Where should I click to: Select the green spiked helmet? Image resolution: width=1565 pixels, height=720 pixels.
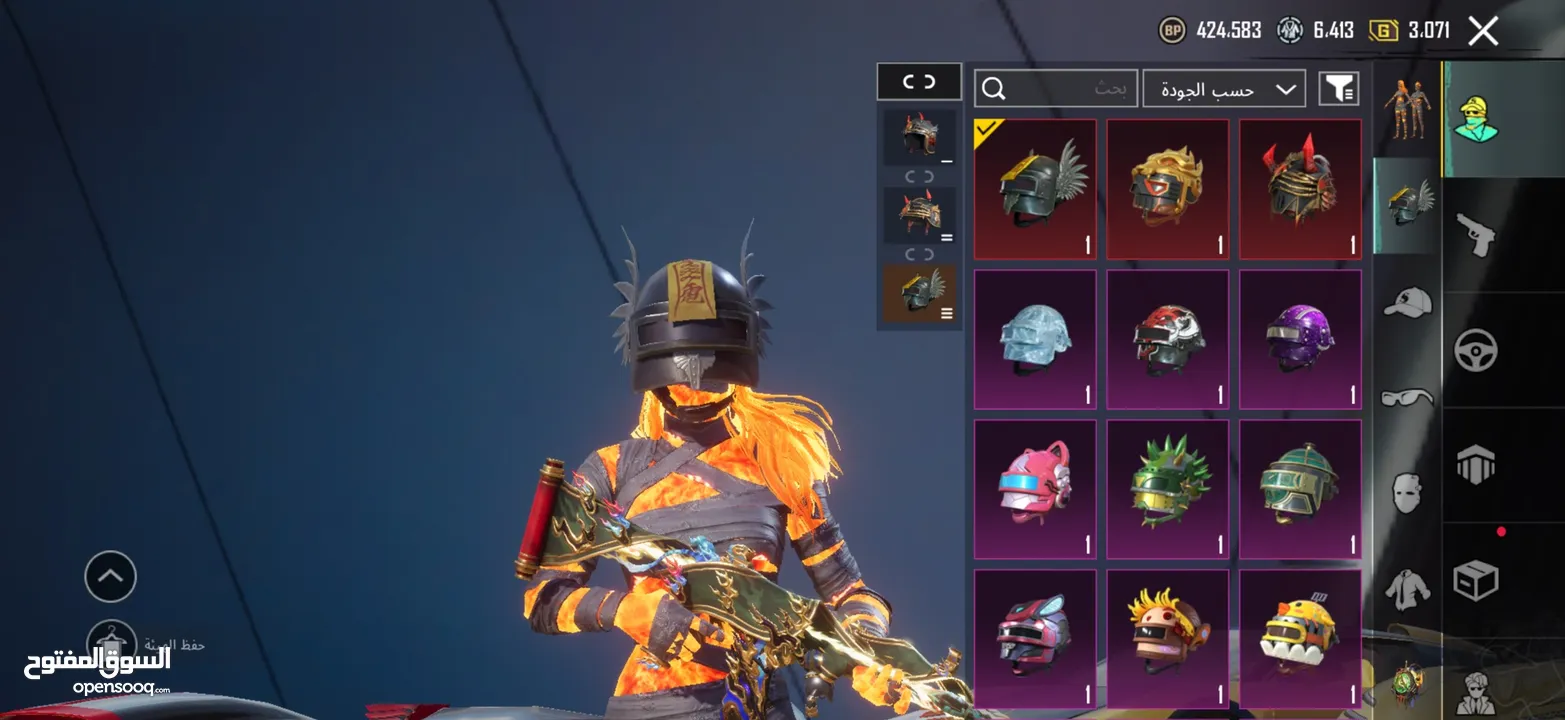(1167, 490)
